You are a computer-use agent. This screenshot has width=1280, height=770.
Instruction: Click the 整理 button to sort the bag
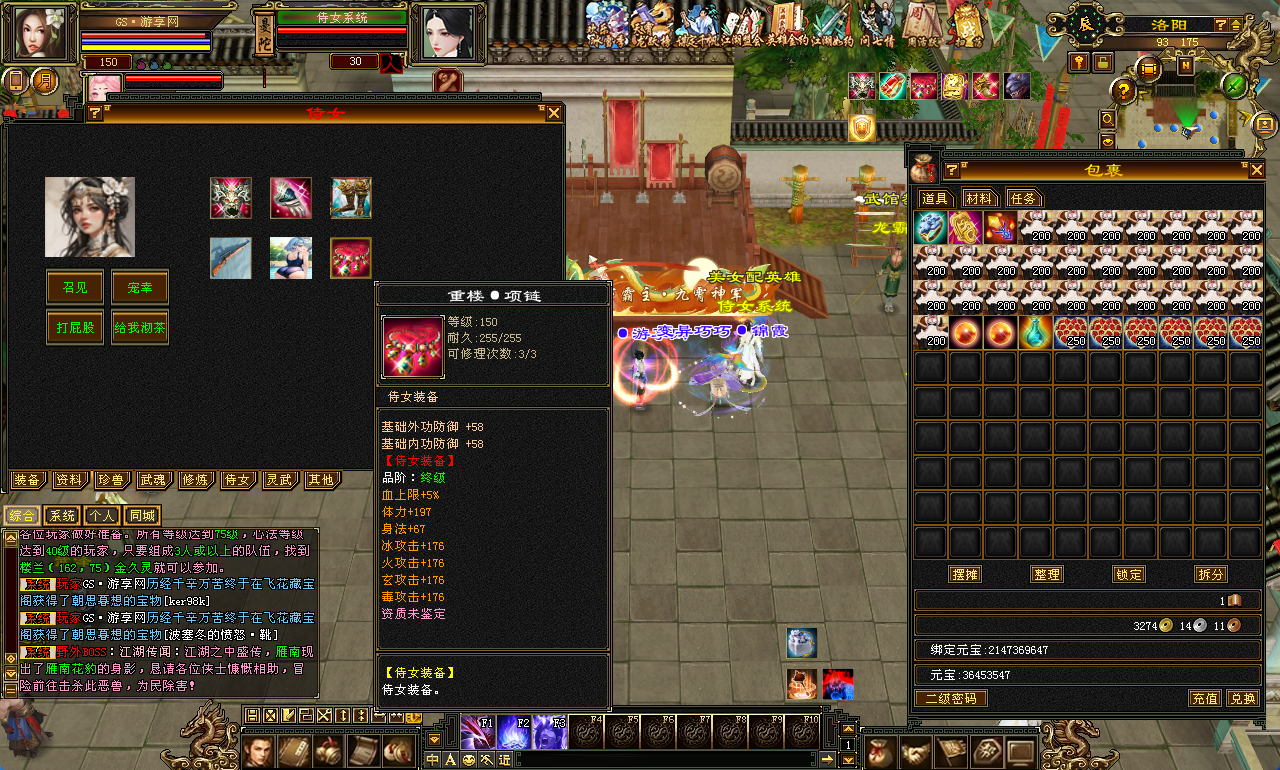pos(1047,574)
